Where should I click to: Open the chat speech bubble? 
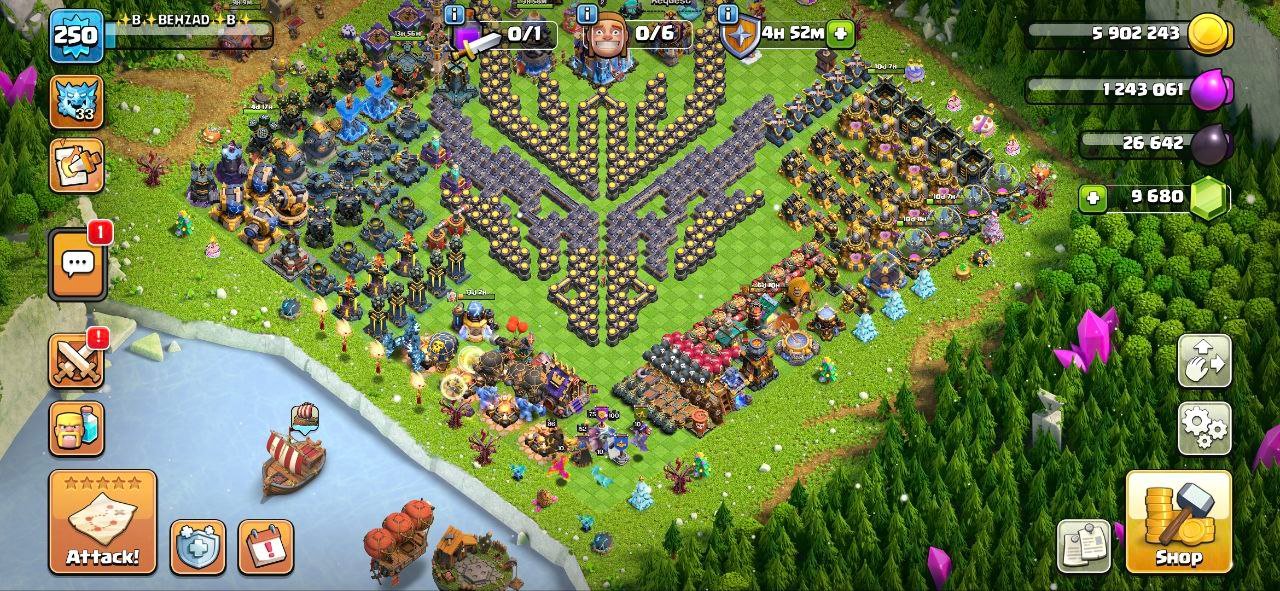pyautogui.click(x=77, y=264)
